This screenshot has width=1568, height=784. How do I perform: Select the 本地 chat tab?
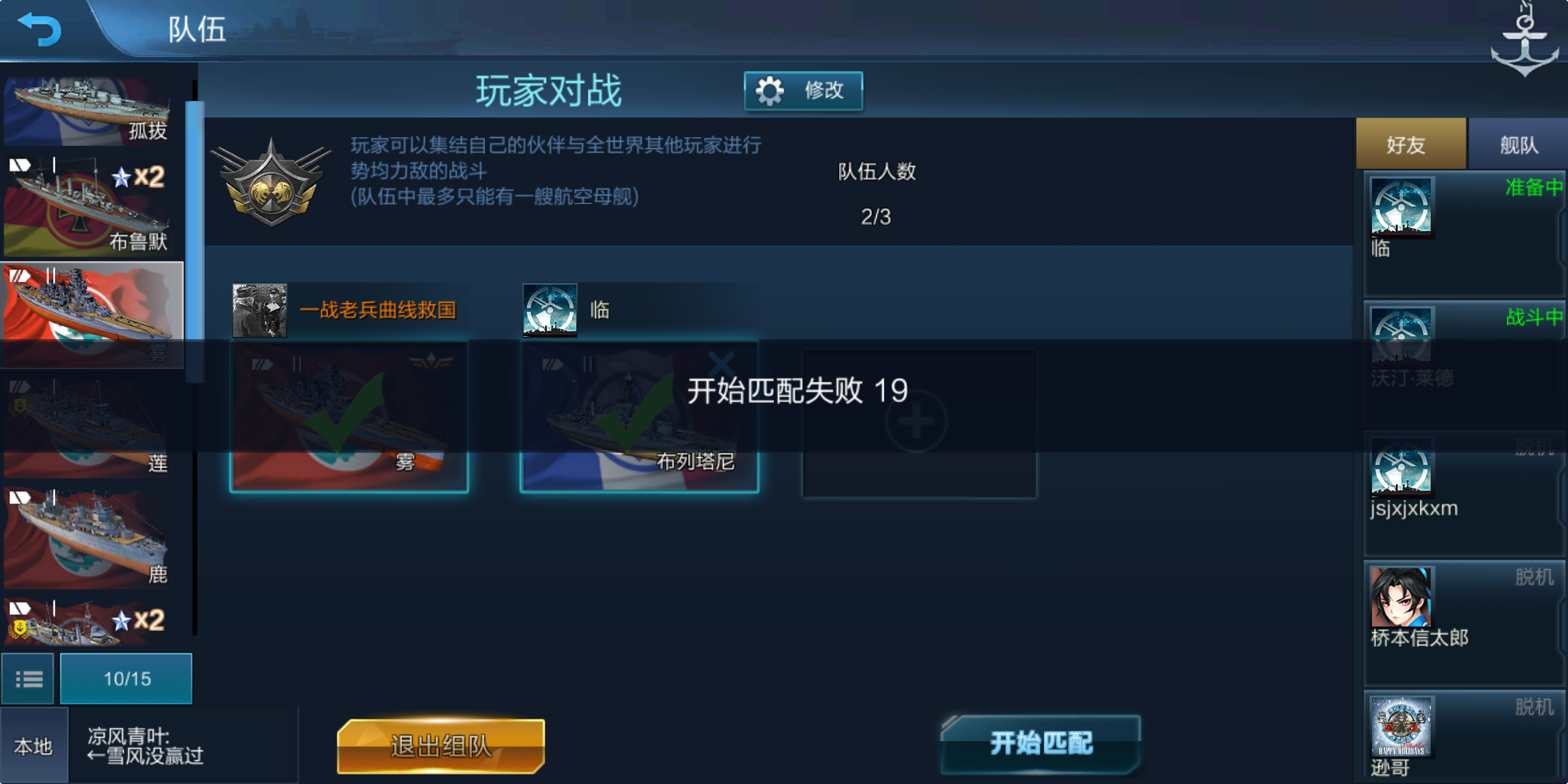click(x=33, y=743)
